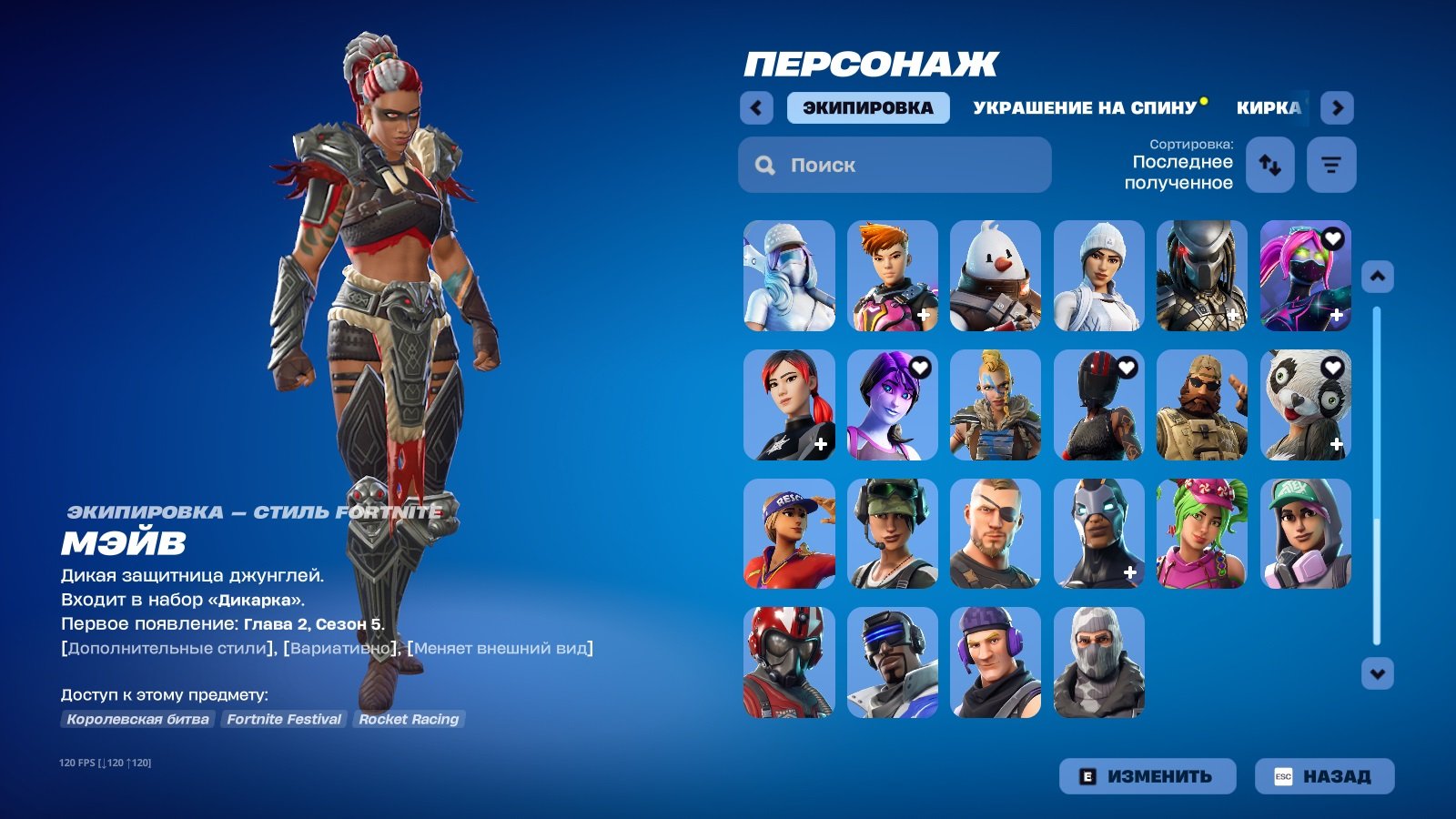Unfavorite the neon pink skin via heart icon
The height and width of the screenshot is (819, 1456).
click(x=1331, y=239)
